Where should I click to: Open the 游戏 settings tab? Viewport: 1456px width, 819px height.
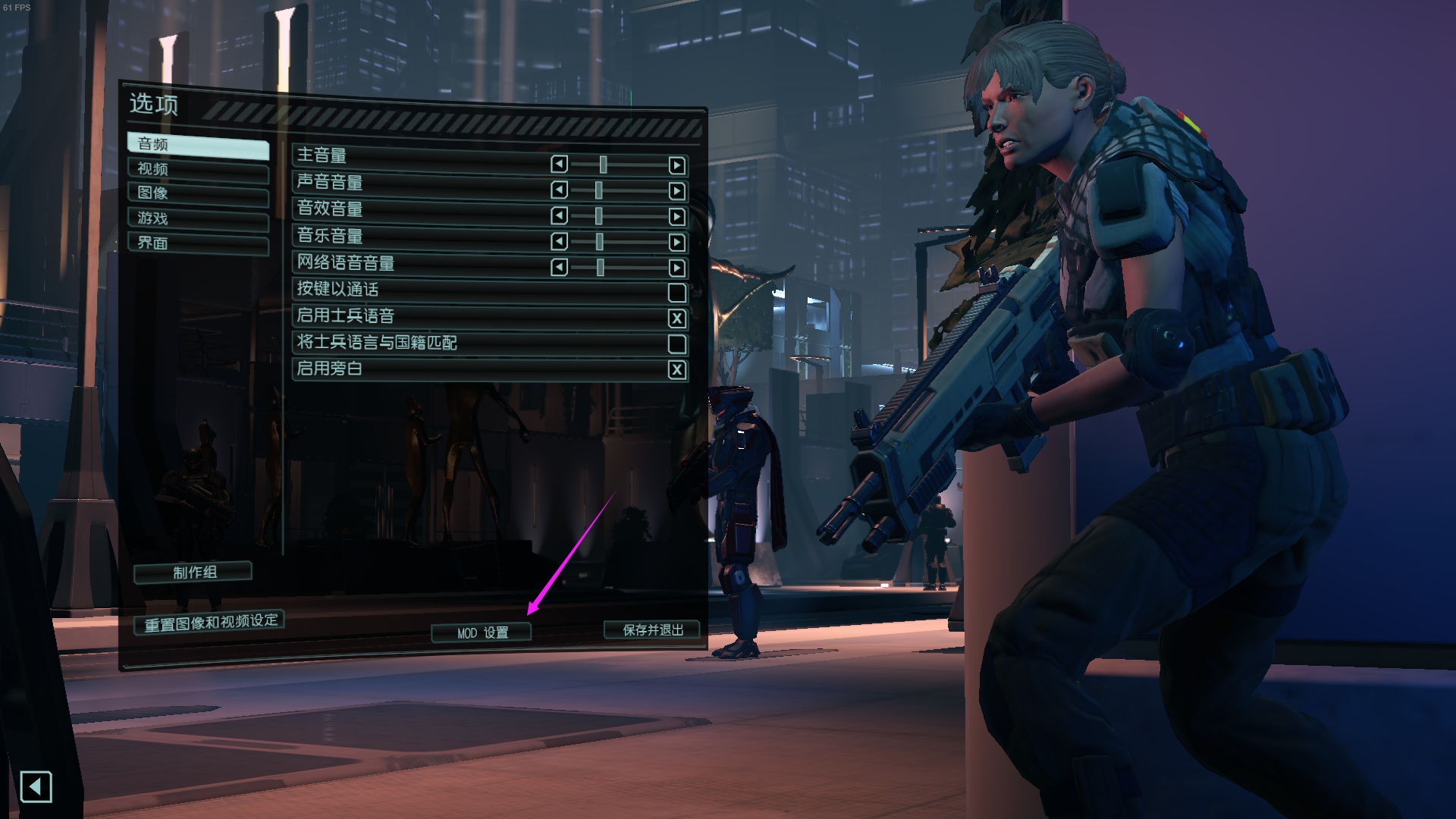(x=199, y=218)
